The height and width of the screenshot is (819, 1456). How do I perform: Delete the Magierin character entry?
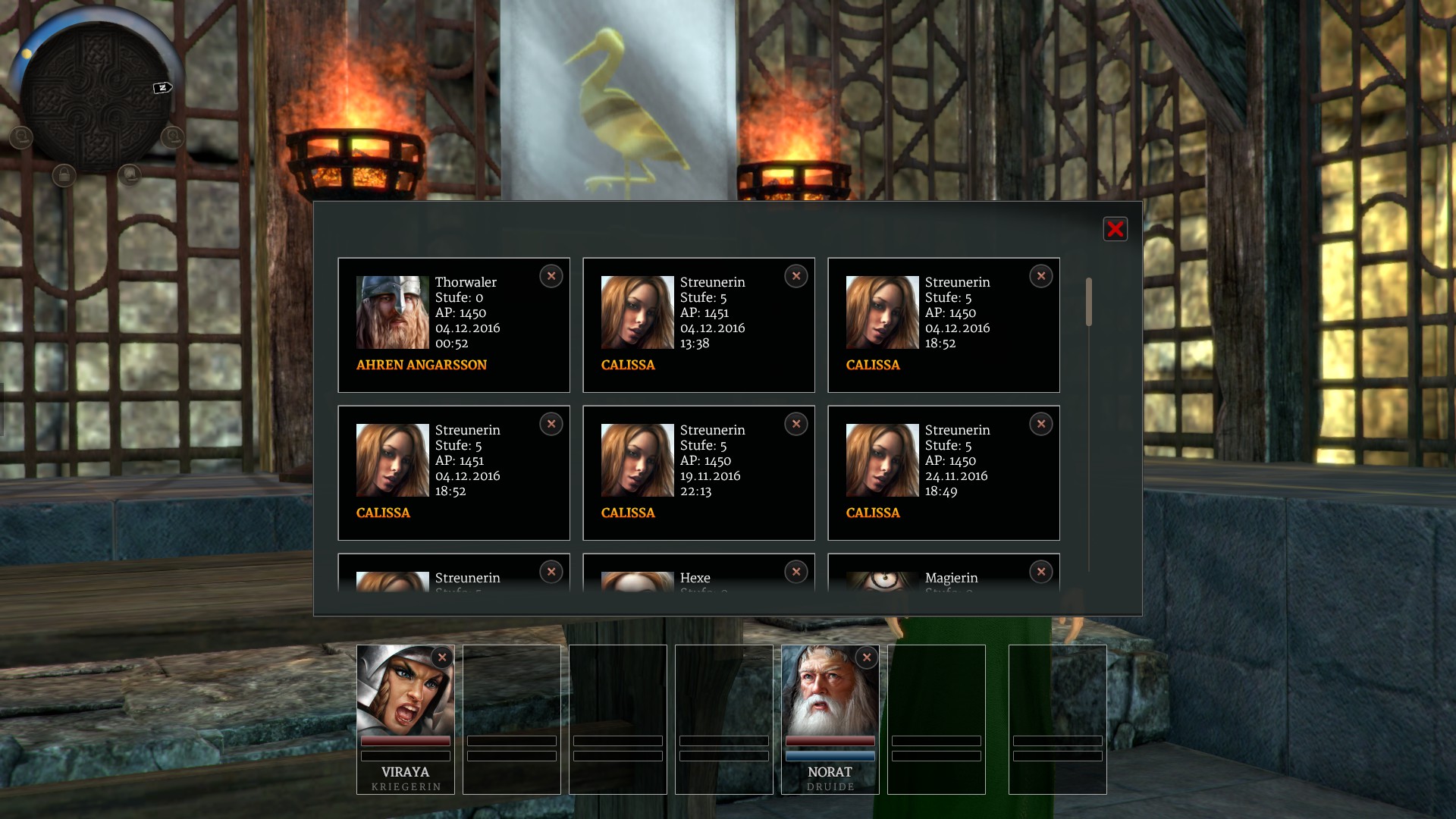1041,572
